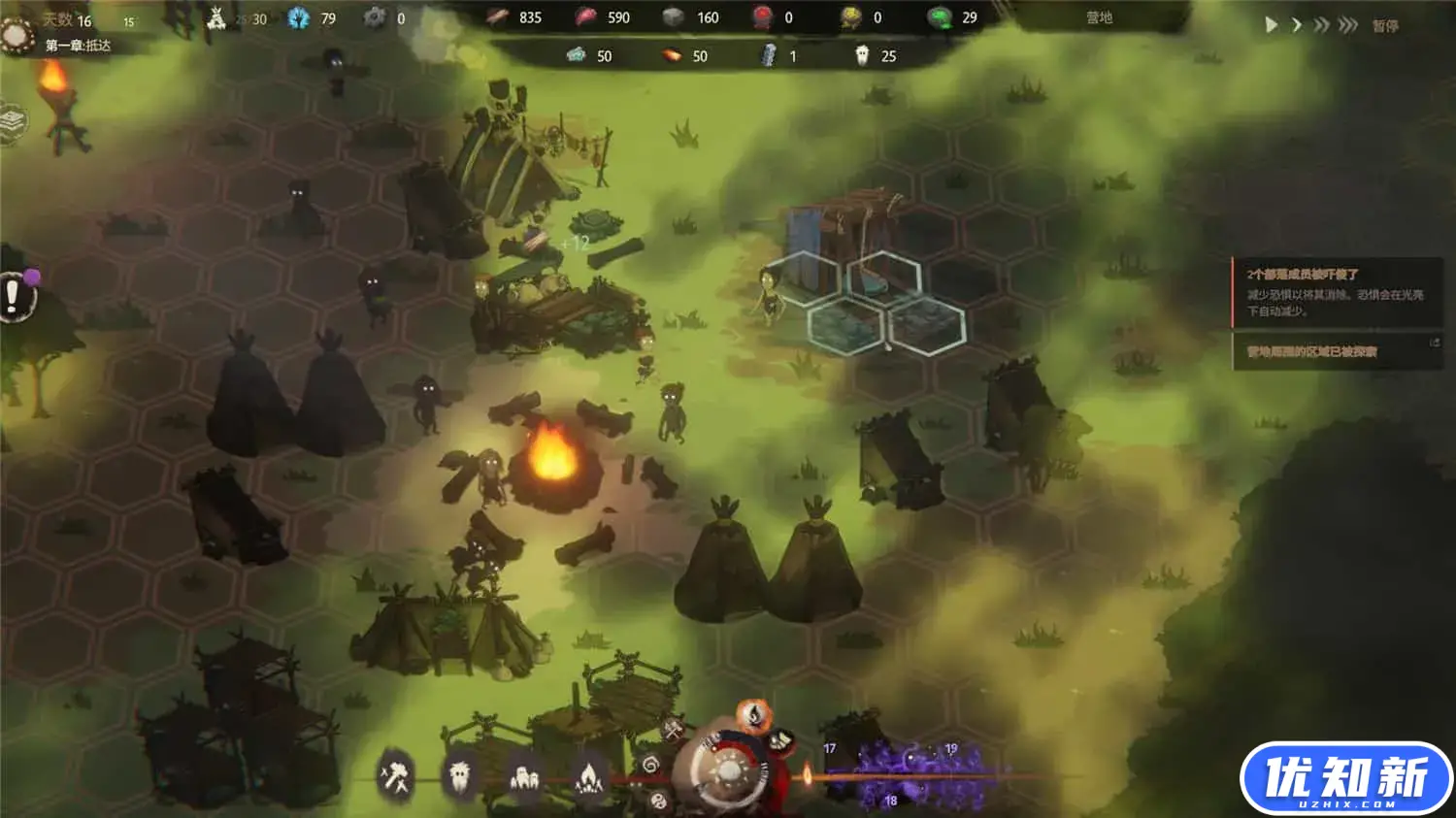Click the flame icon above the day dial
The image size is (1456, 818).
tap(752, 717)
